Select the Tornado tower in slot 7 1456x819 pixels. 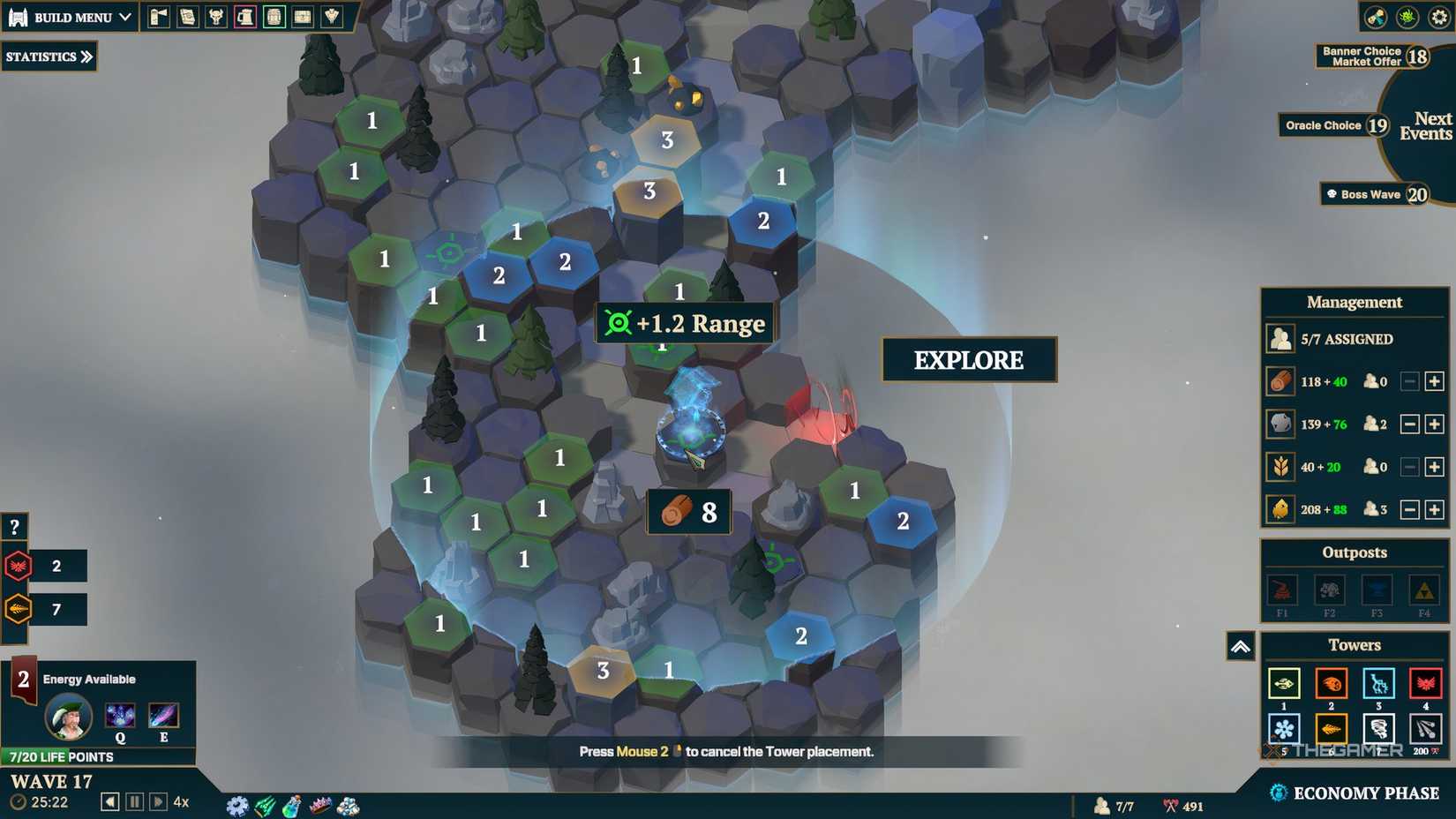point(1379,729)
